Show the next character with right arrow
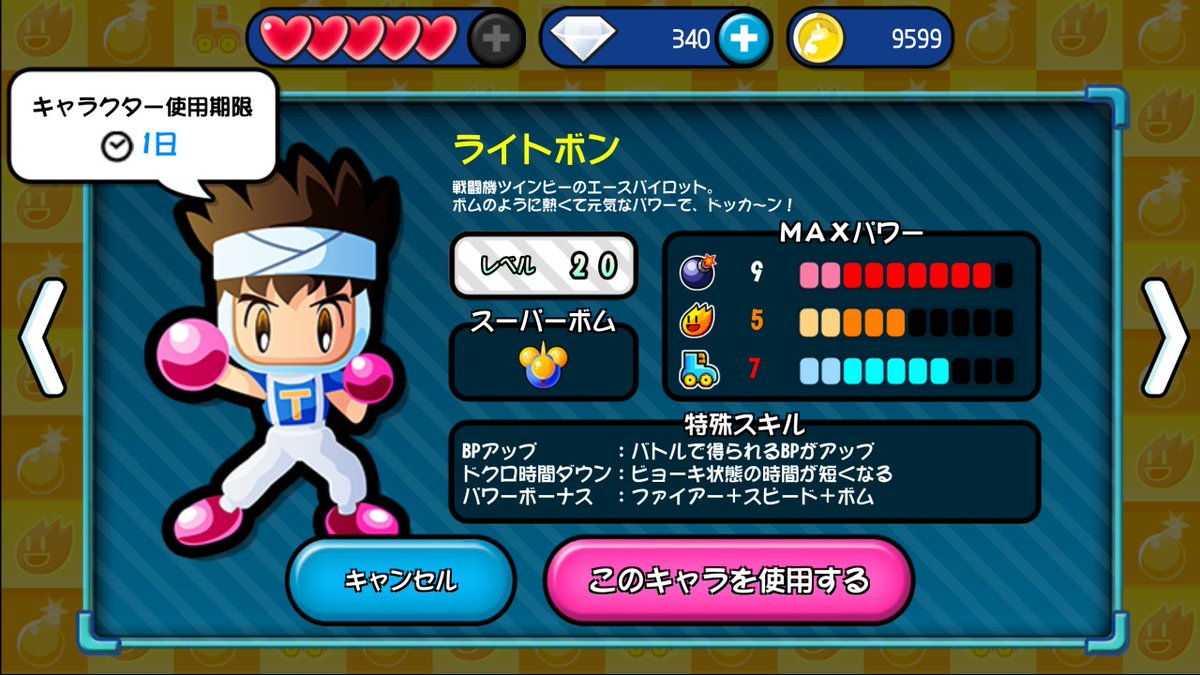Viewport: 1200px width, 675px height. 1165,337
